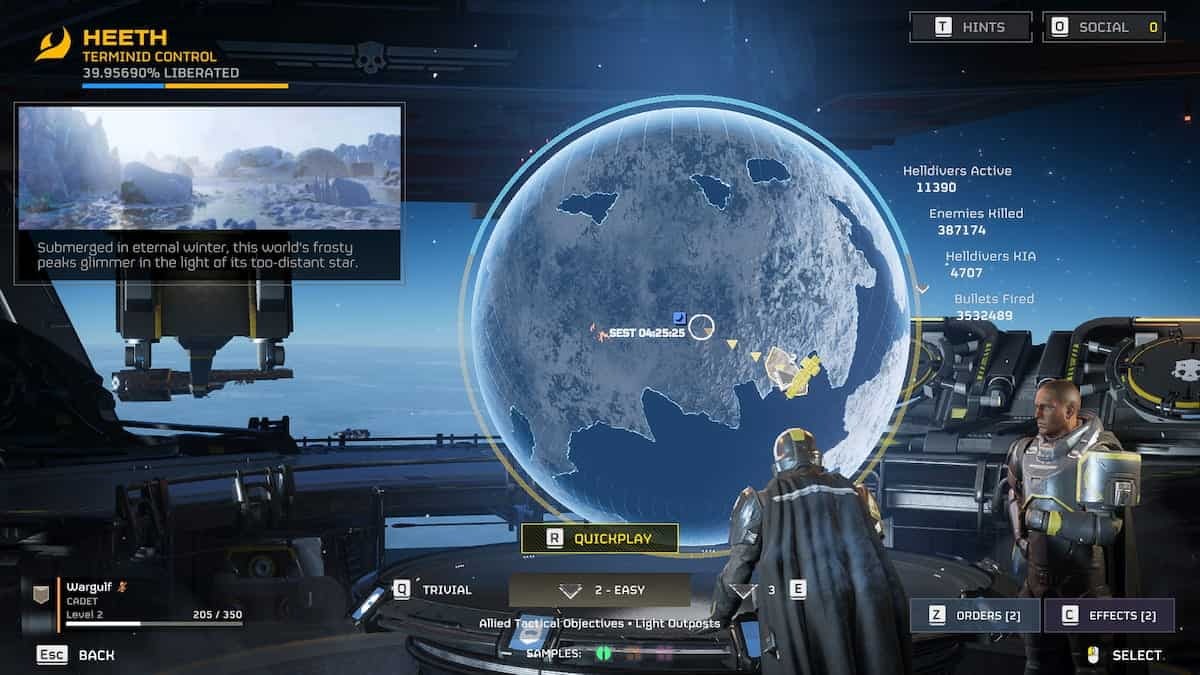Show the planet Effects panel
The width and height of the screenshot is (1200, 675).
pyautogui.click(x=1108, y=615)
